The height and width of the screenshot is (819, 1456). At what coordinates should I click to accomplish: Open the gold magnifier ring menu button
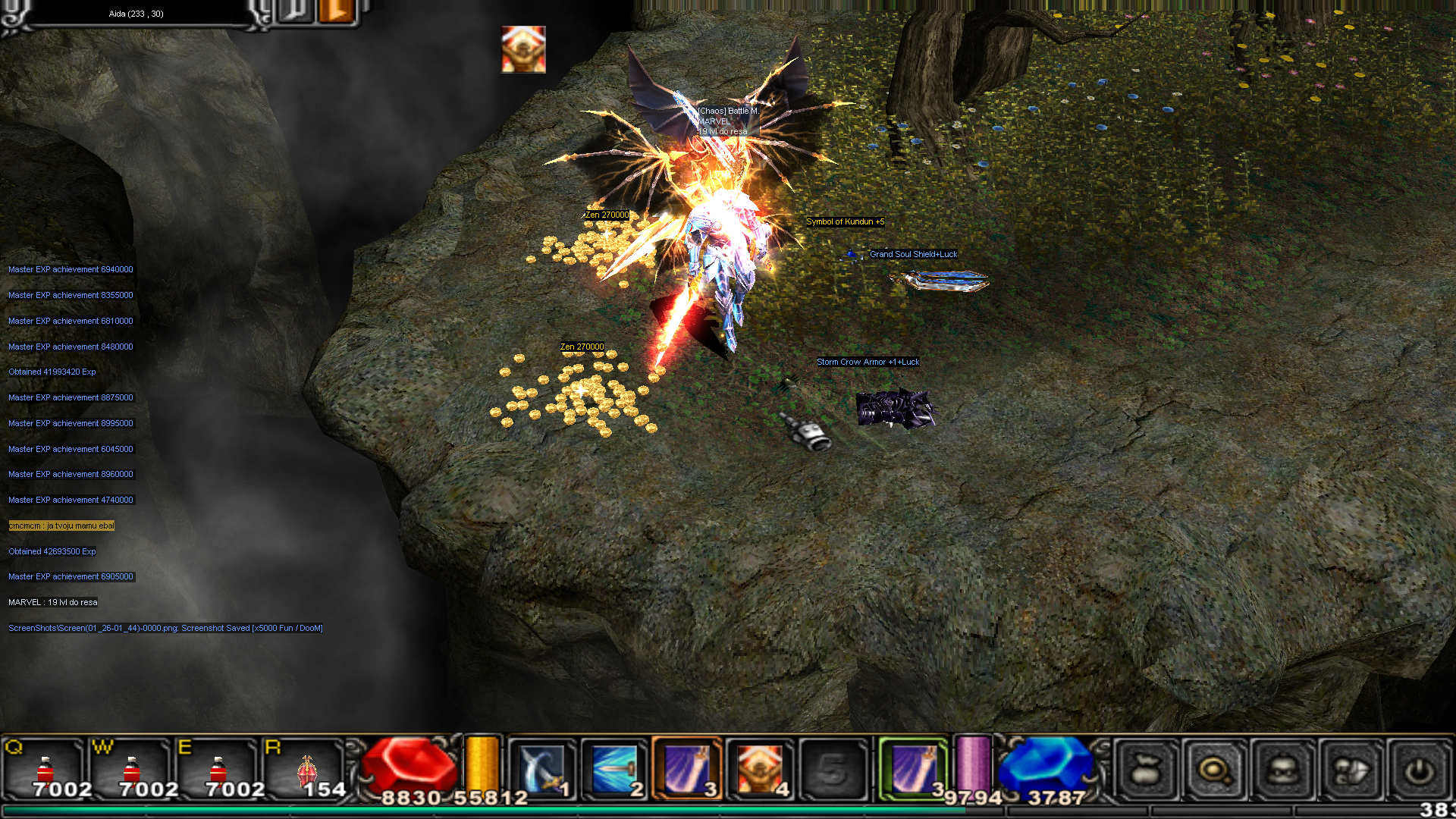coord(1213,771)
